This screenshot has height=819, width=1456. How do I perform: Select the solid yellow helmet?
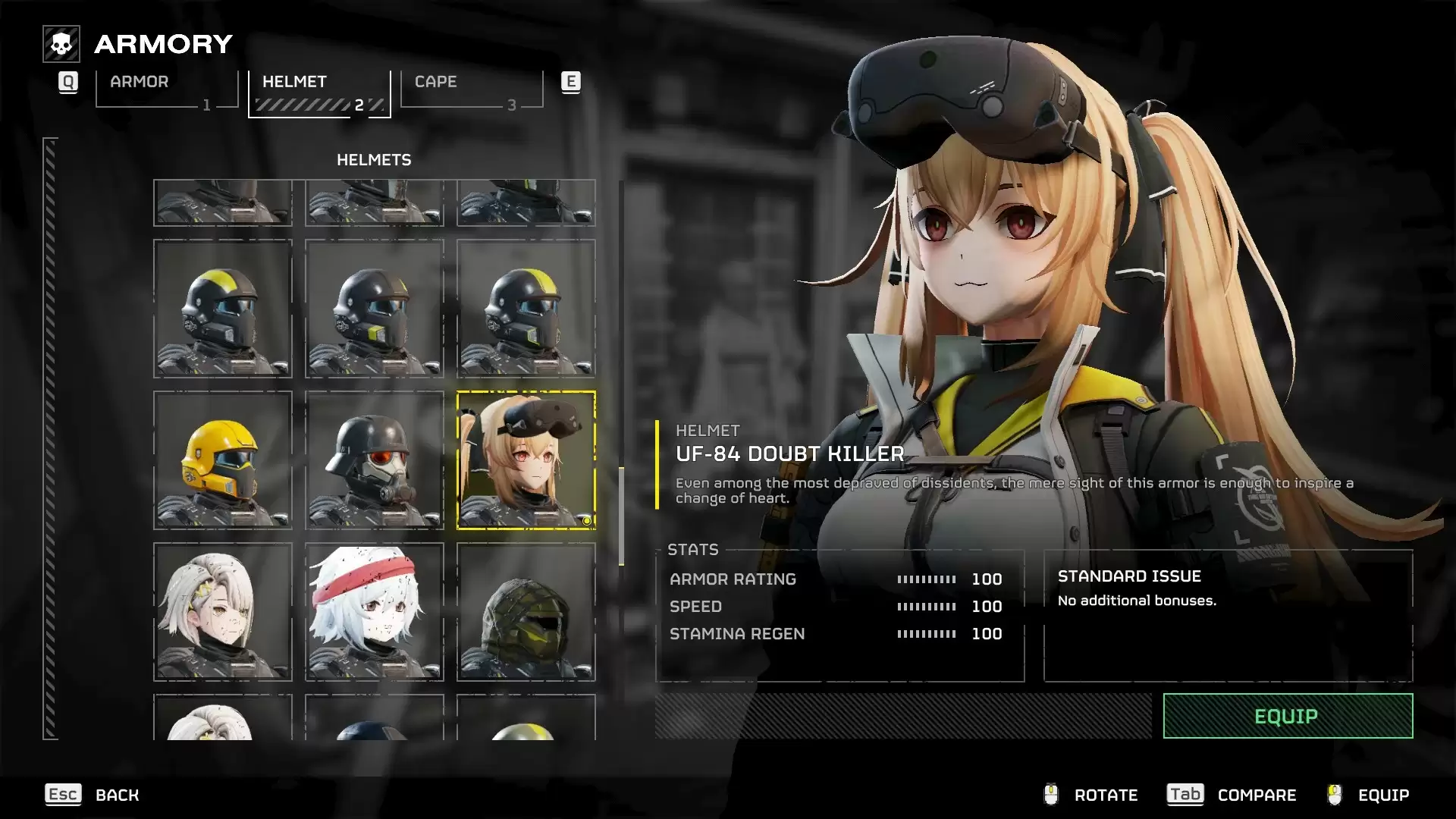tap(223, 460)
